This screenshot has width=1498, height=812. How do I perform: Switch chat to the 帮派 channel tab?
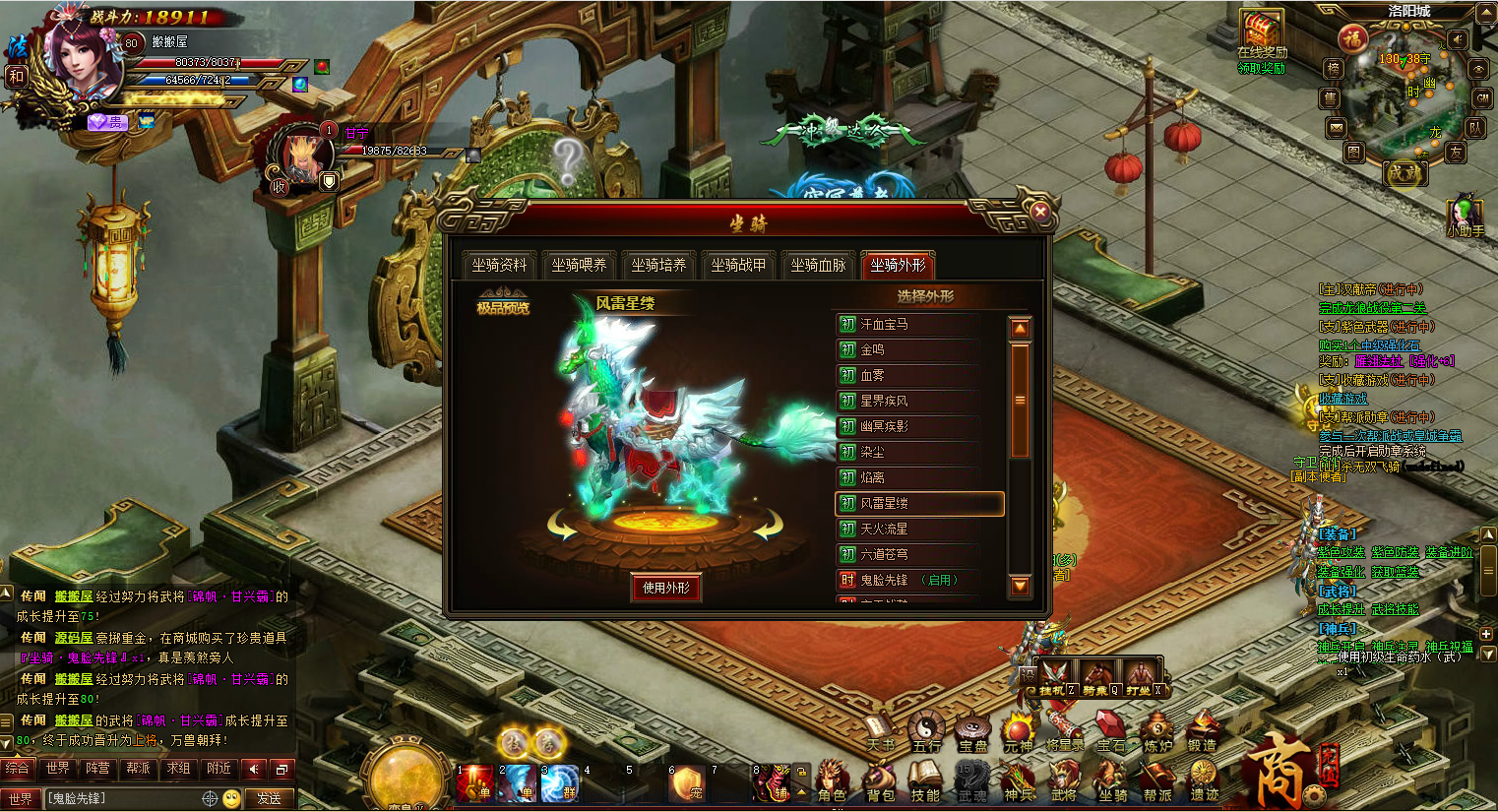(138, 769)
